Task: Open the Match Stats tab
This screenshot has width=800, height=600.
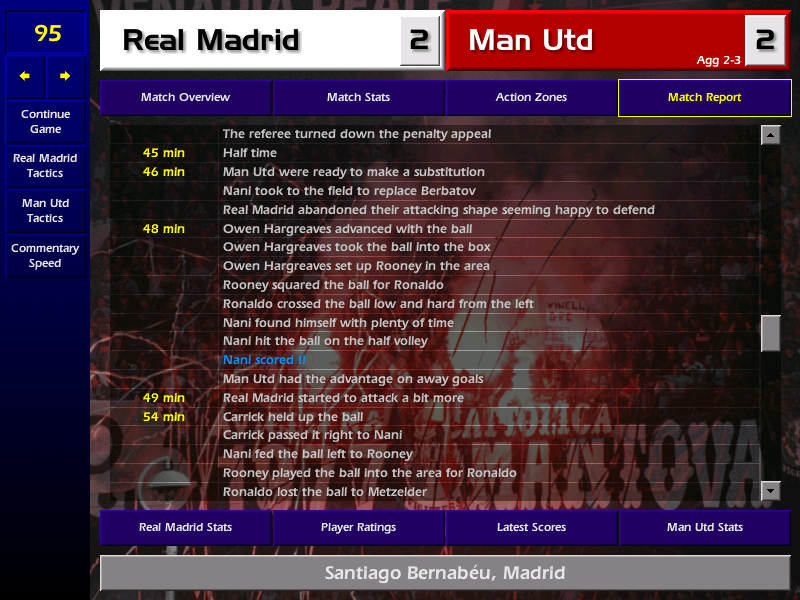Action: pos(358,97)
